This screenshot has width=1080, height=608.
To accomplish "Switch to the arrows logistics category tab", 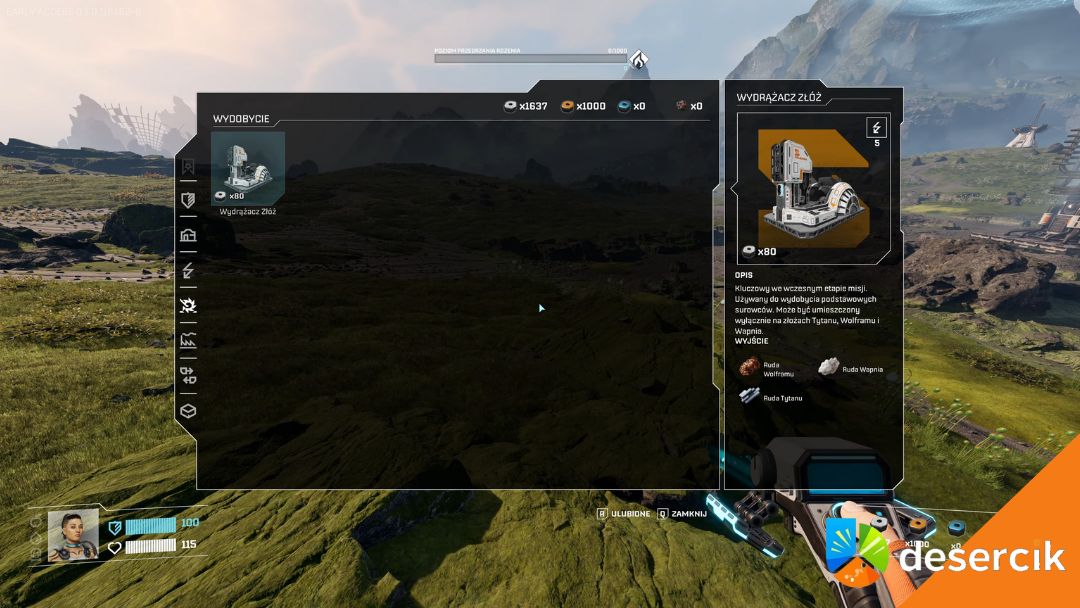I will (x=188, y=376).
